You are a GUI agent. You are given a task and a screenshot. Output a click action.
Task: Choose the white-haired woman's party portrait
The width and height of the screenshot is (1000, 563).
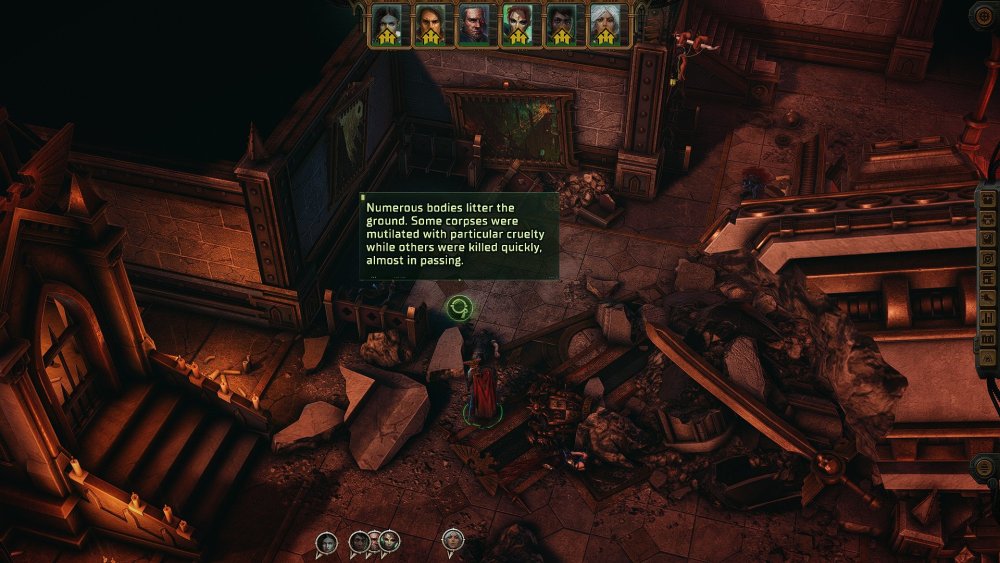[x=606, y=24]
